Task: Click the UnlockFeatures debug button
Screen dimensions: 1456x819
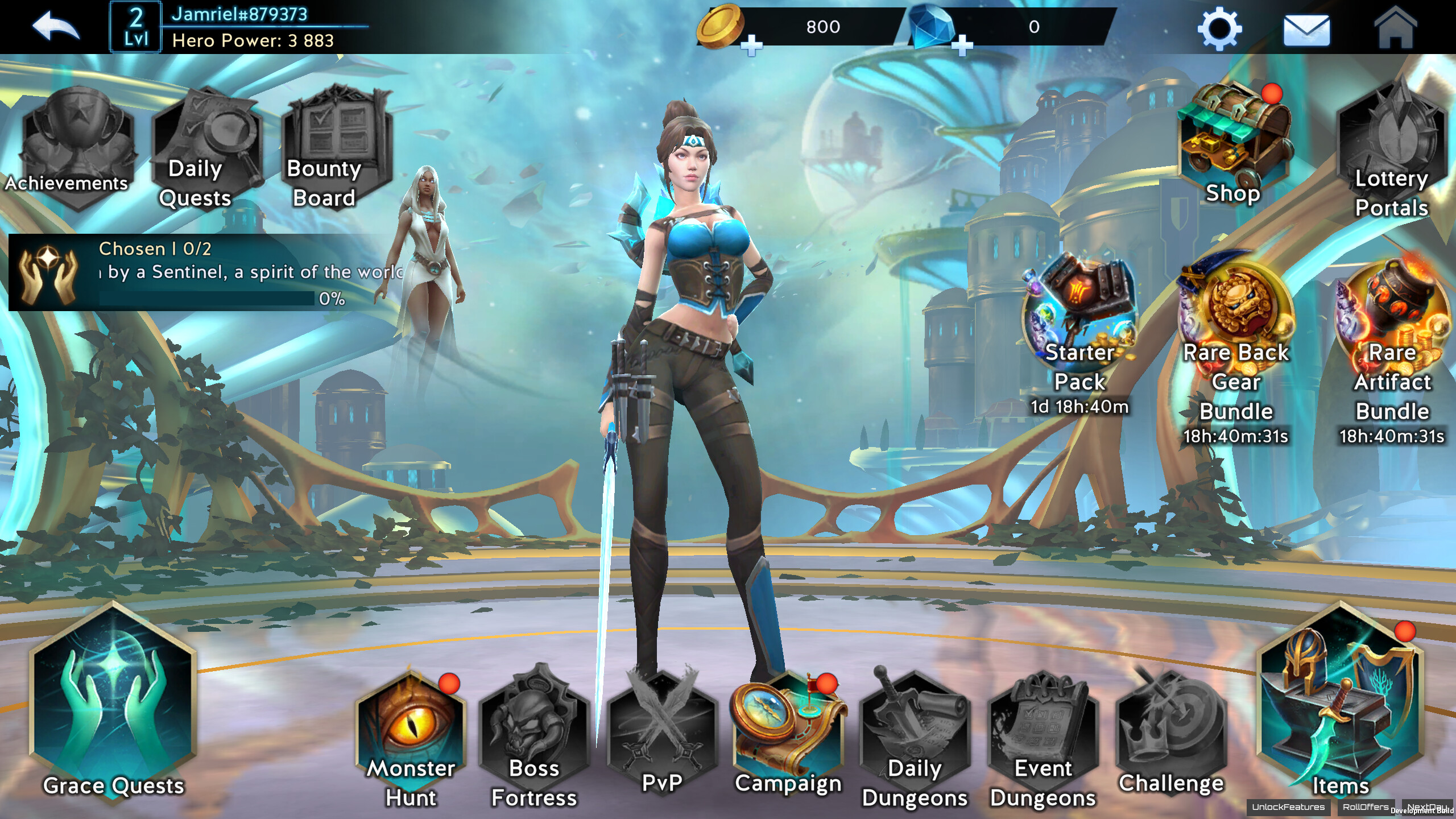Action: 1288,807
